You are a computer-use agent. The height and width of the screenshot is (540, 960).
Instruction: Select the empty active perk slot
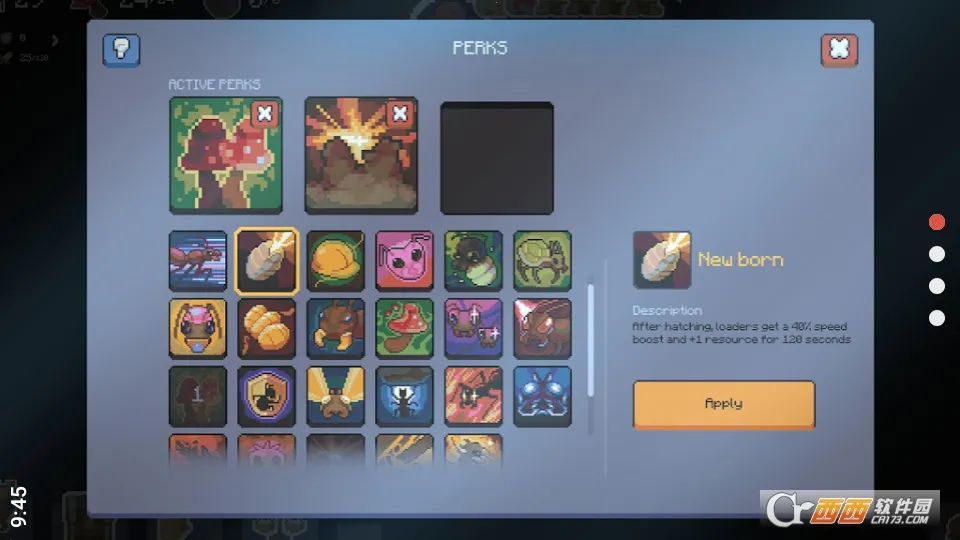pos(497,157)
